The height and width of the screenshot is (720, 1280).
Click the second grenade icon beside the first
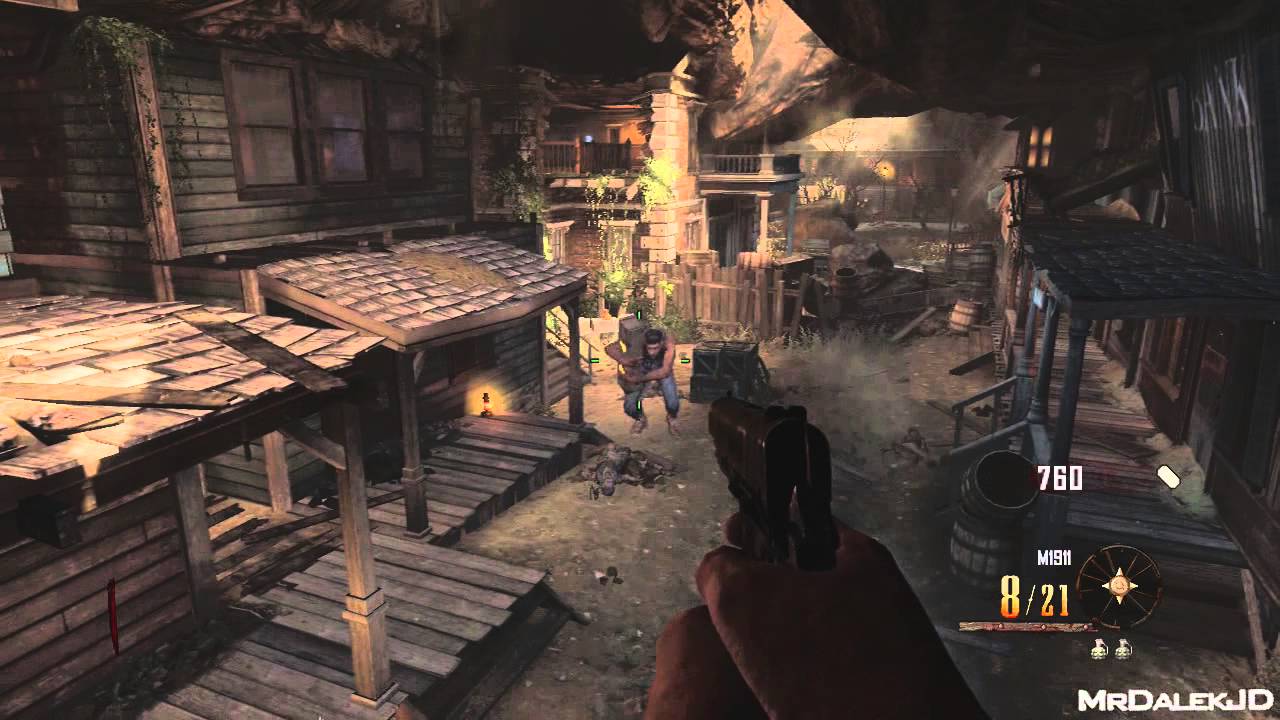[1122, 647]
